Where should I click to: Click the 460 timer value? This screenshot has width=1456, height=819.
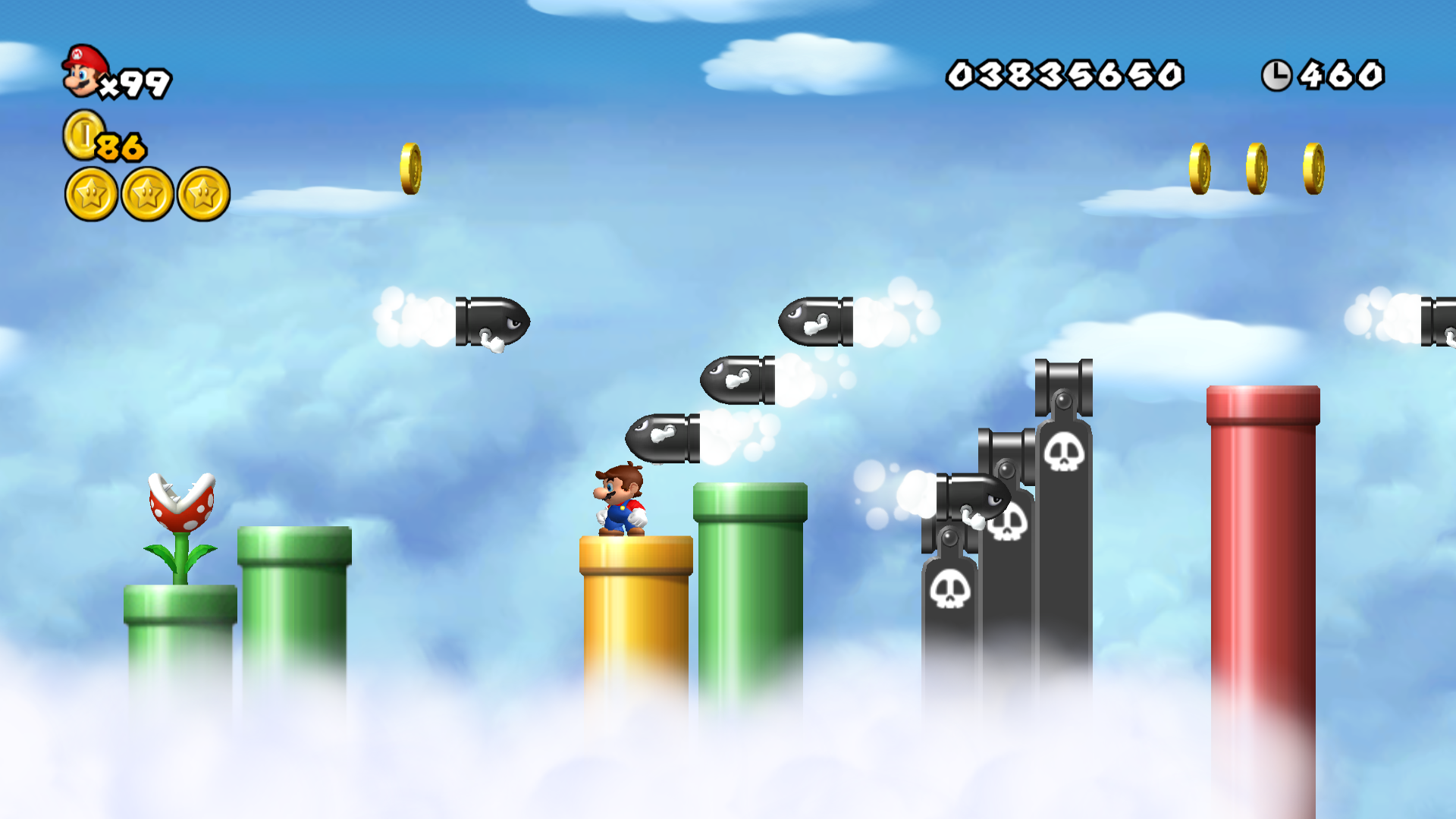coord(1341,74)
